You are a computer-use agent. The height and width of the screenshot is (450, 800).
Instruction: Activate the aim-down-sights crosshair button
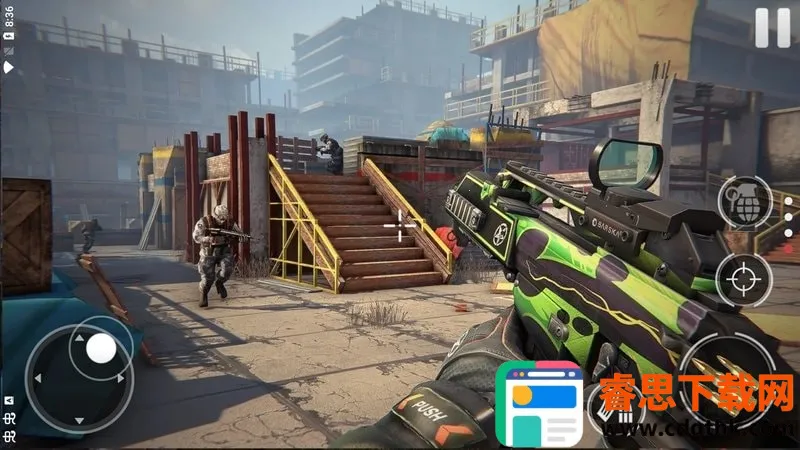coord(744,280)
